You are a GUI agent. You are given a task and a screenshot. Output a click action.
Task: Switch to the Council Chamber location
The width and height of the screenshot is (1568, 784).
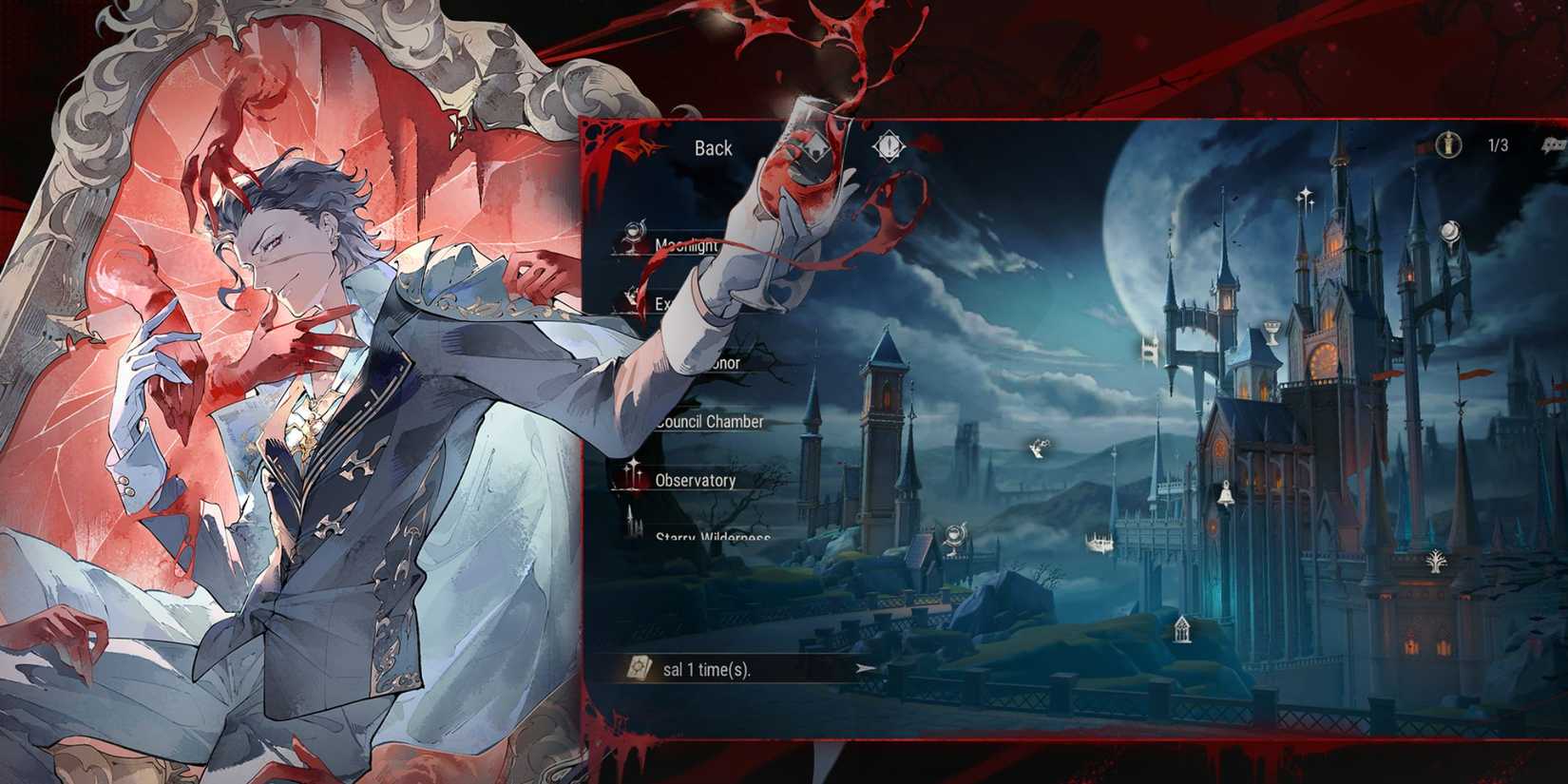pos(710,422)
